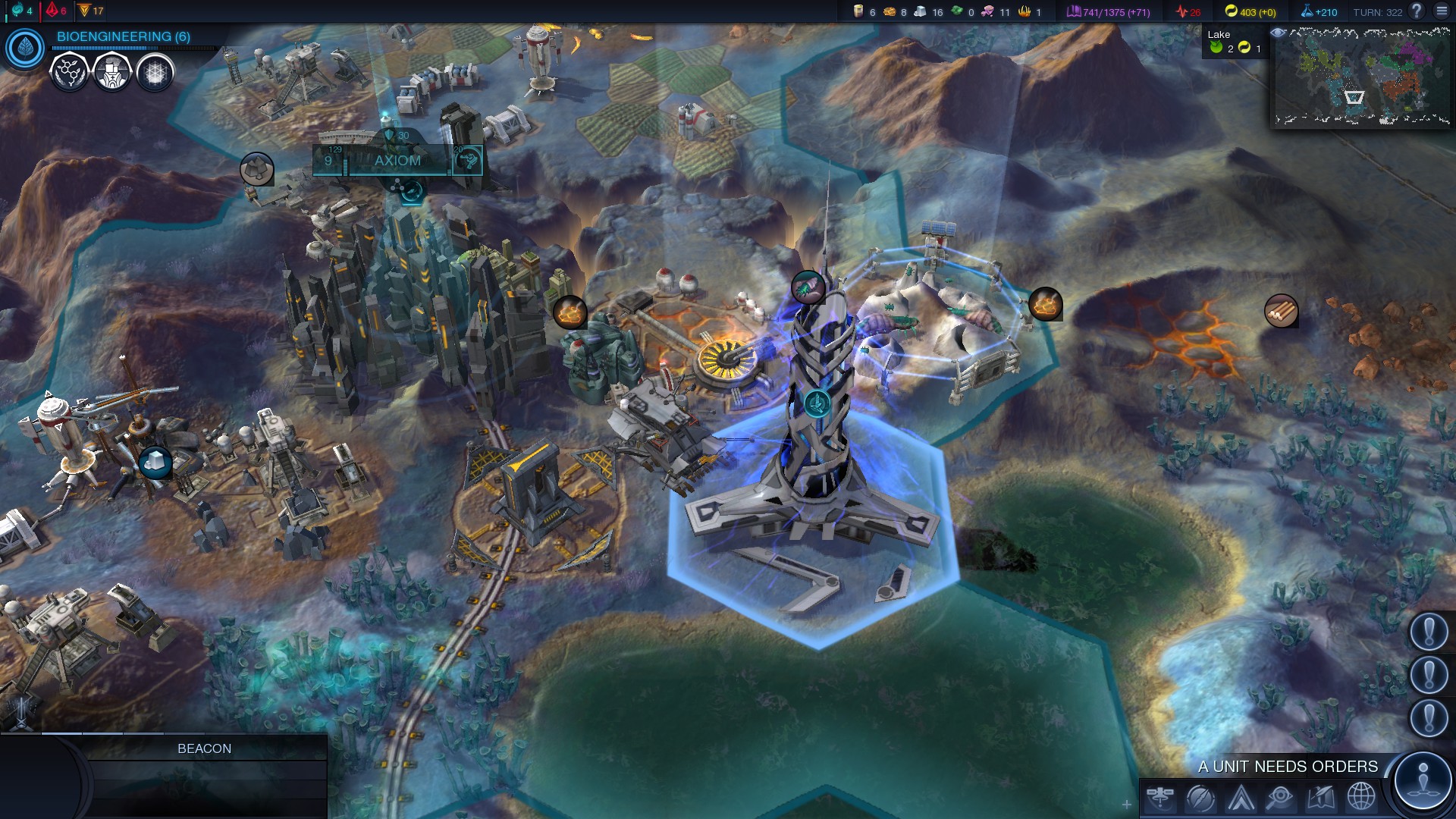Toggle minimap options eye icon
Viewport: 1456px width, 819px height.
pos(1278,33)
